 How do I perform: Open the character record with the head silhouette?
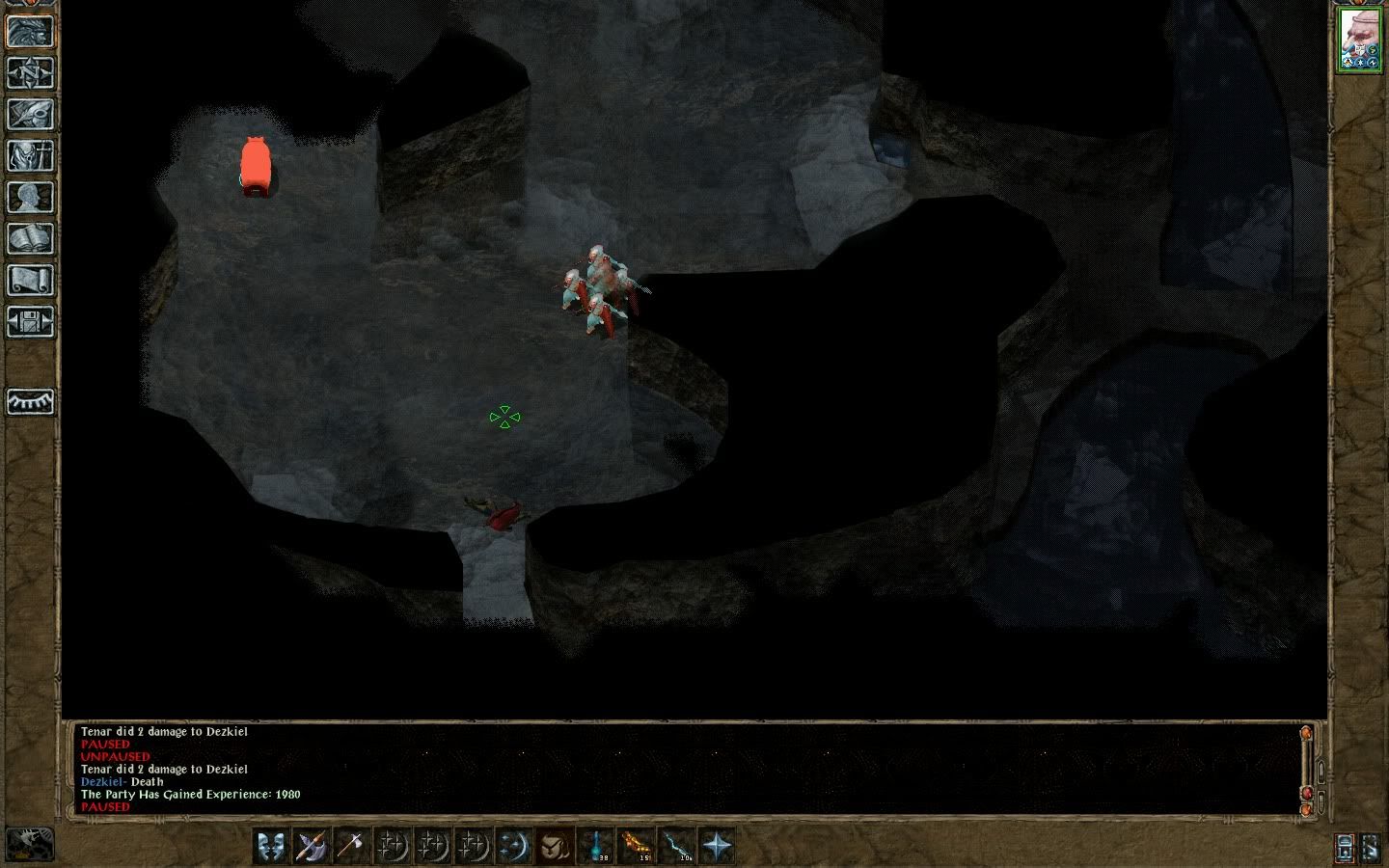coord(30,198)
